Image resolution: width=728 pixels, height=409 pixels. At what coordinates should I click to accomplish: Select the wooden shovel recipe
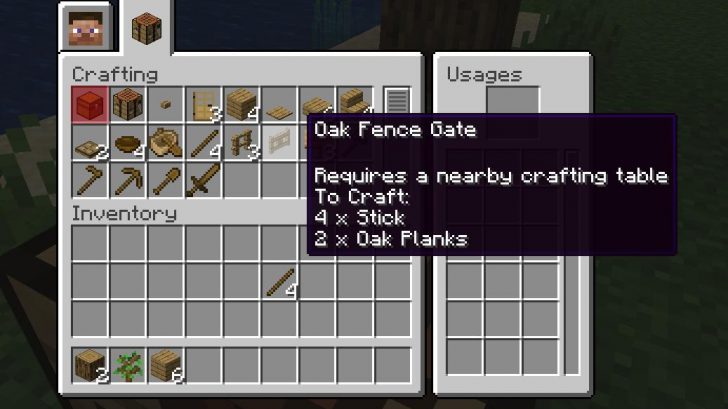166,181
